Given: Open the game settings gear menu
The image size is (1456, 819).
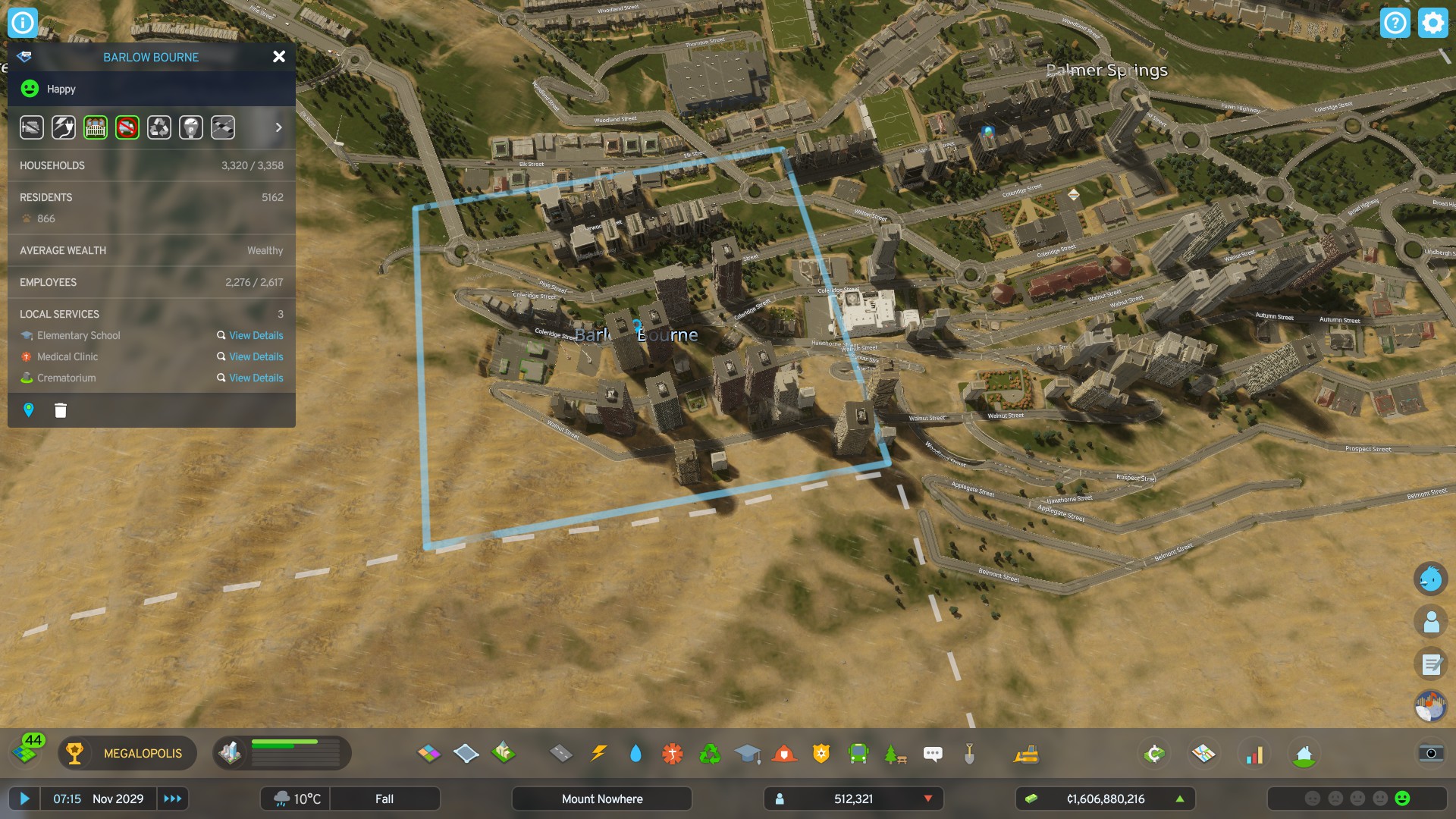Looking at the screenshot, I should (x=1432, y=22).
